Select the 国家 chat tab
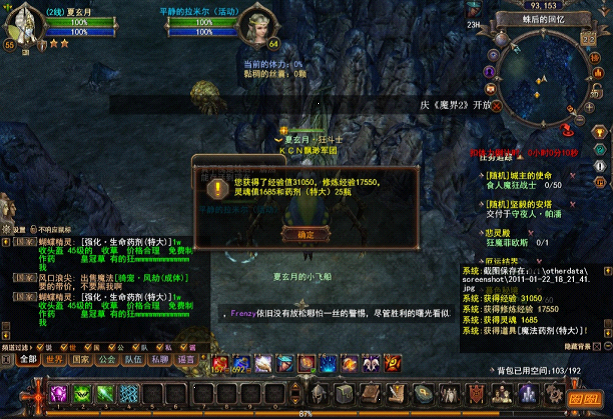This screenshot has width=613, height=419. pyautogui.click(x=80, y=359)
